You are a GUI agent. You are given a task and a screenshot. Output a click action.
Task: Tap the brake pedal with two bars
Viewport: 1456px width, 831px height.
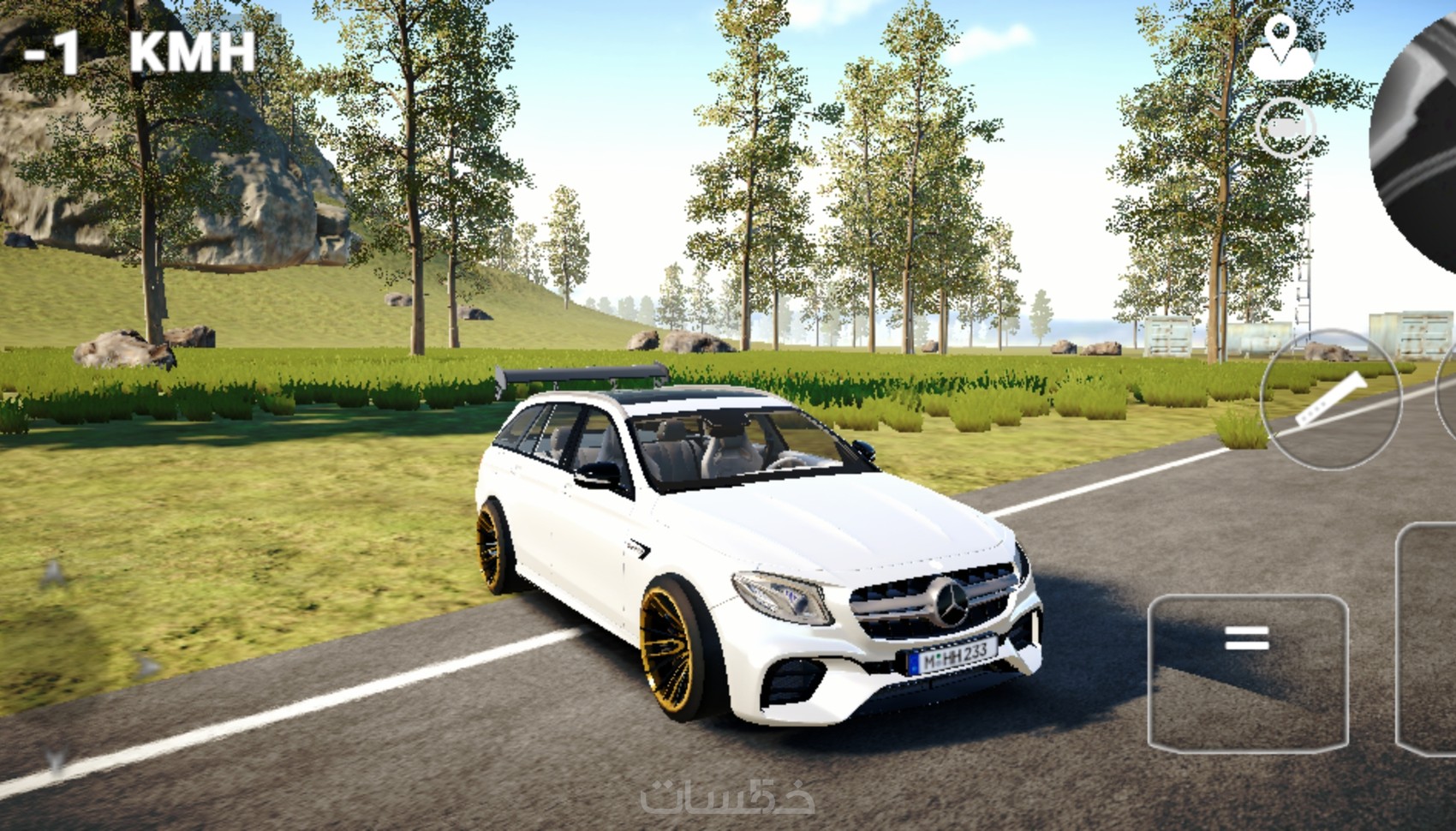[x=1247, y=673]
